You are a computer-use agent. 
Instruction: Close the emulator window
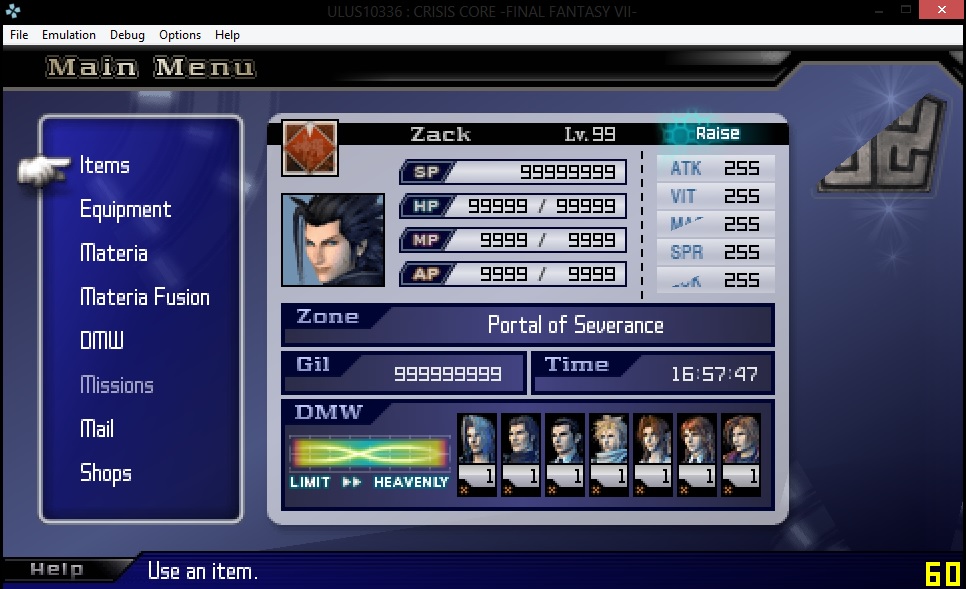click(x=941, y=9)
